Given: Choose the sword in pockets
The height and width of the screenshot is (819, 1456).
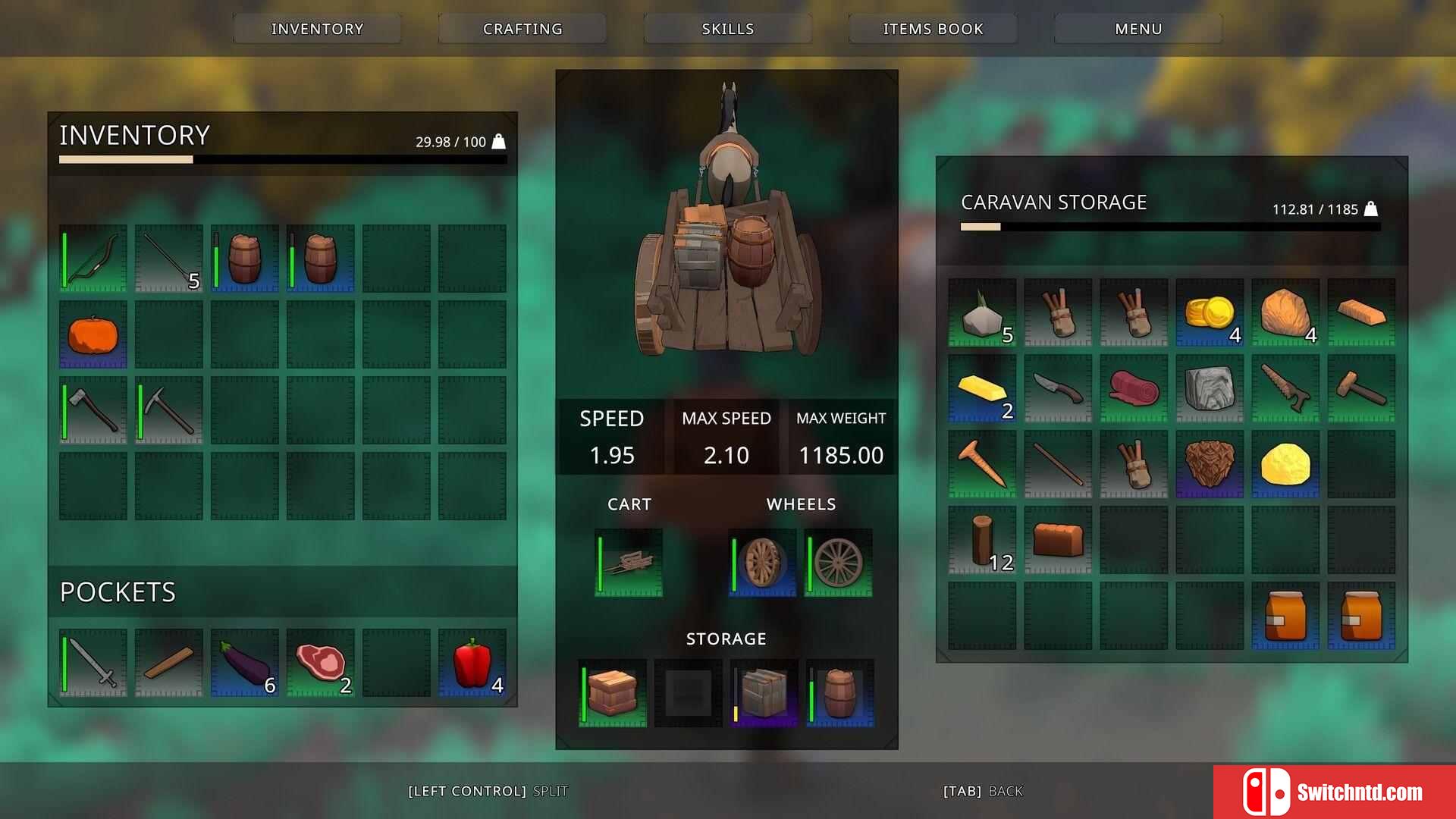Looking at the screenshot, I should (x=93, y=663).
